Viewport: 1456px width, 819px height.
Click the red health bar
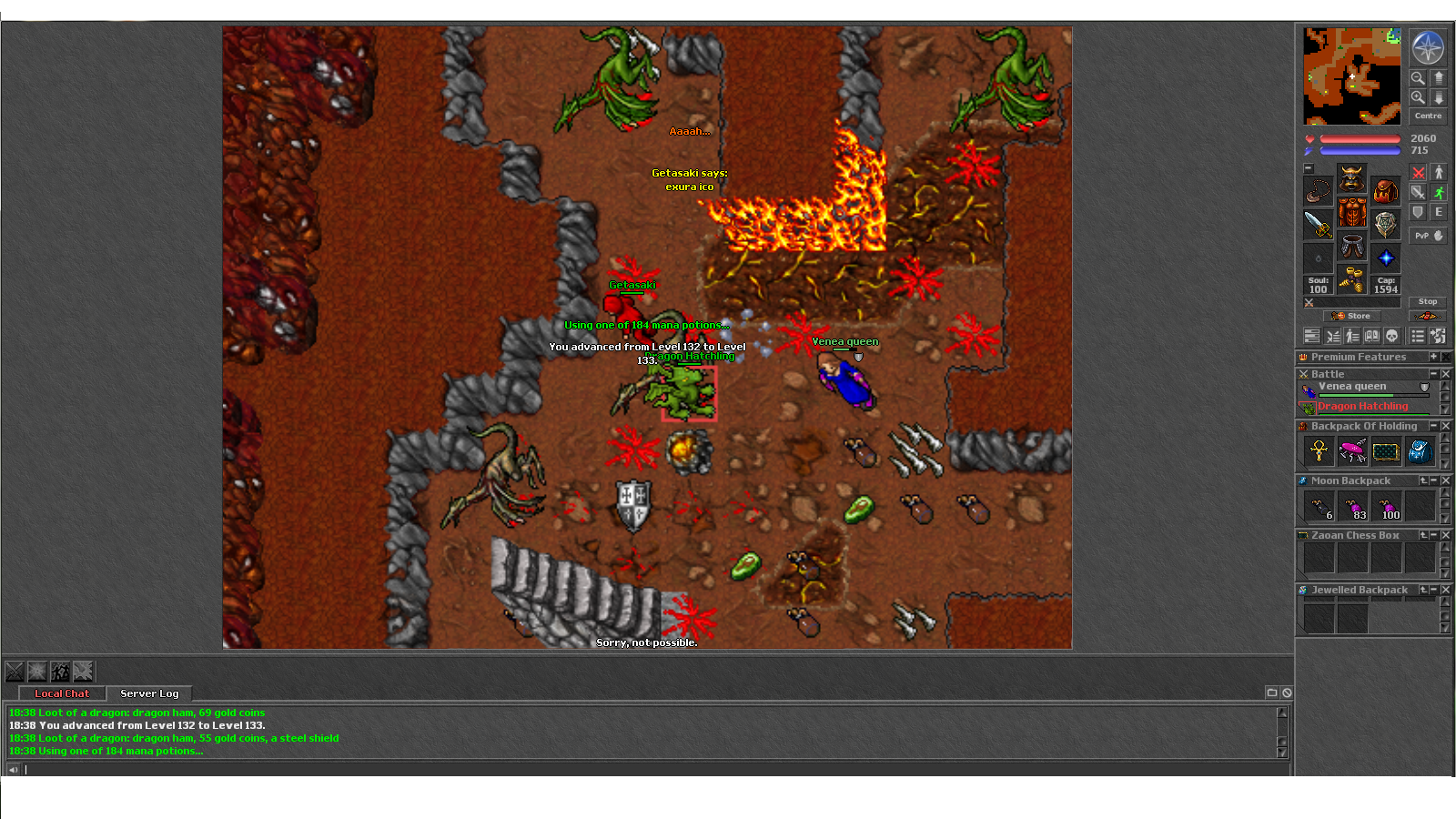[x=1360, y=137]
